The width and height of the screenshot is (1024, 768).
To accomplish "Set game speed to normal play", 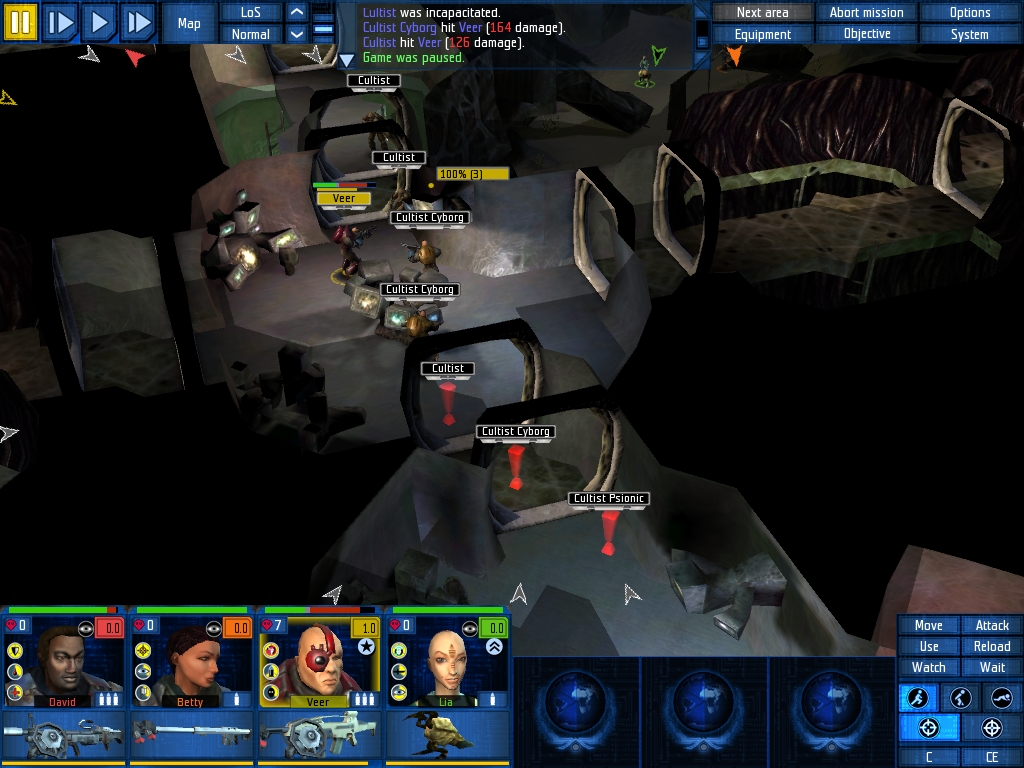I will (99, 21).
